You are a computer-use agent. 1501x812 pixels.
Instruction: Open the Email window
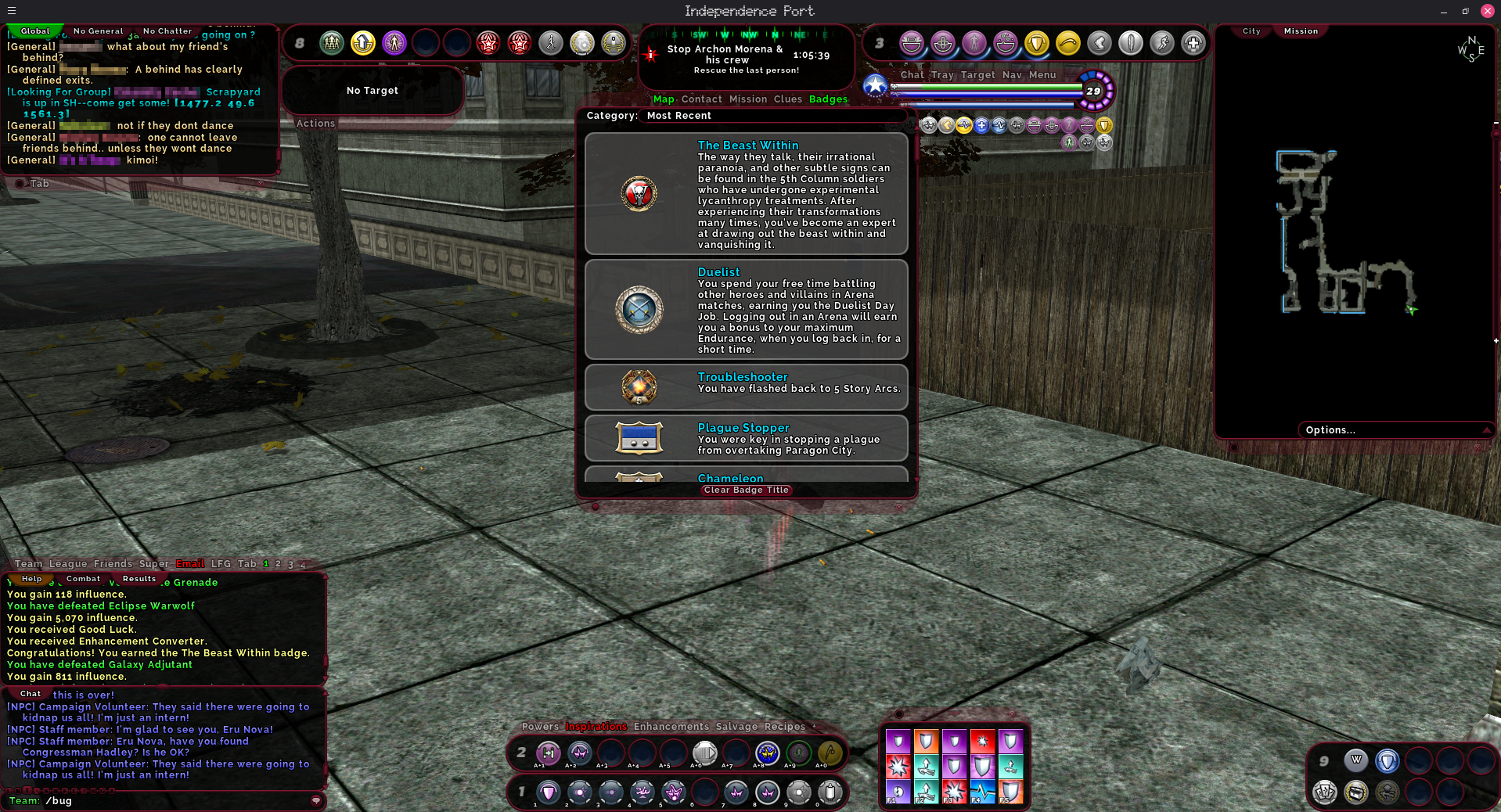190,564
